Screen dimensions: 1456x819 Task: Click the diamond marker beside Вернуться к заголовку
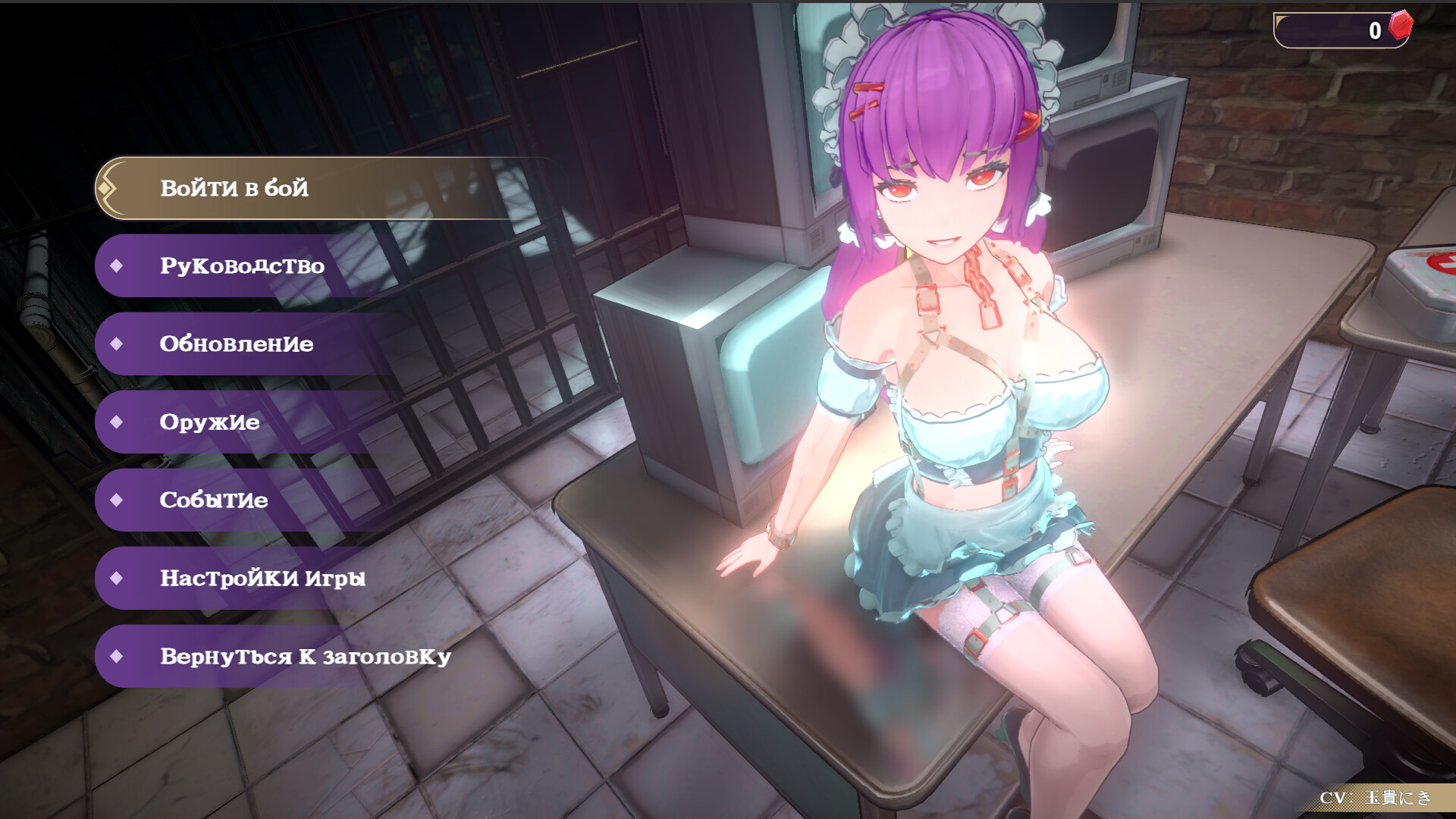pos(118,657)
